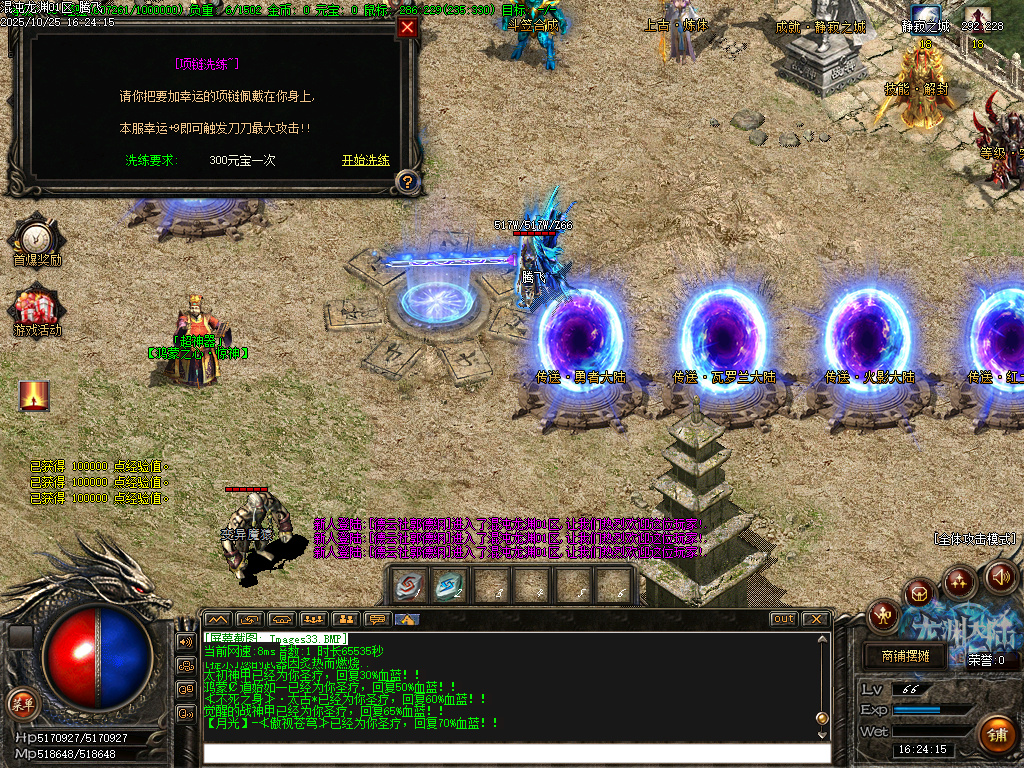The height and width of the screenshot is (768, 1024).
Task: Open the 首爆奖励 first-kill rewards icon
Action: [36, 238]
